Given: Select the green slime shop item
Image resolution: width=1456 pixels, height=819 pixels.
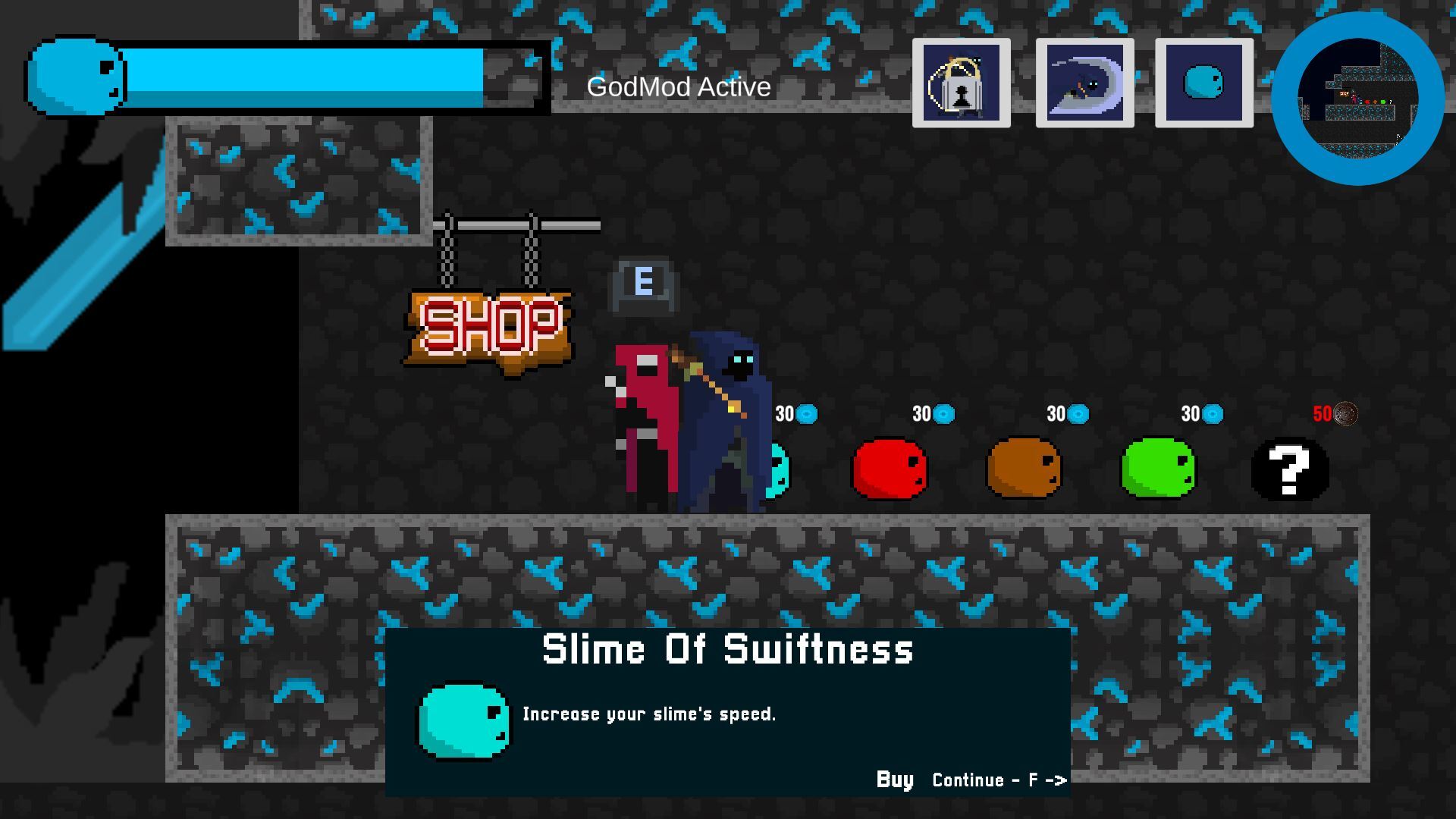Looking at the screenshot, I should (1156, 468).
